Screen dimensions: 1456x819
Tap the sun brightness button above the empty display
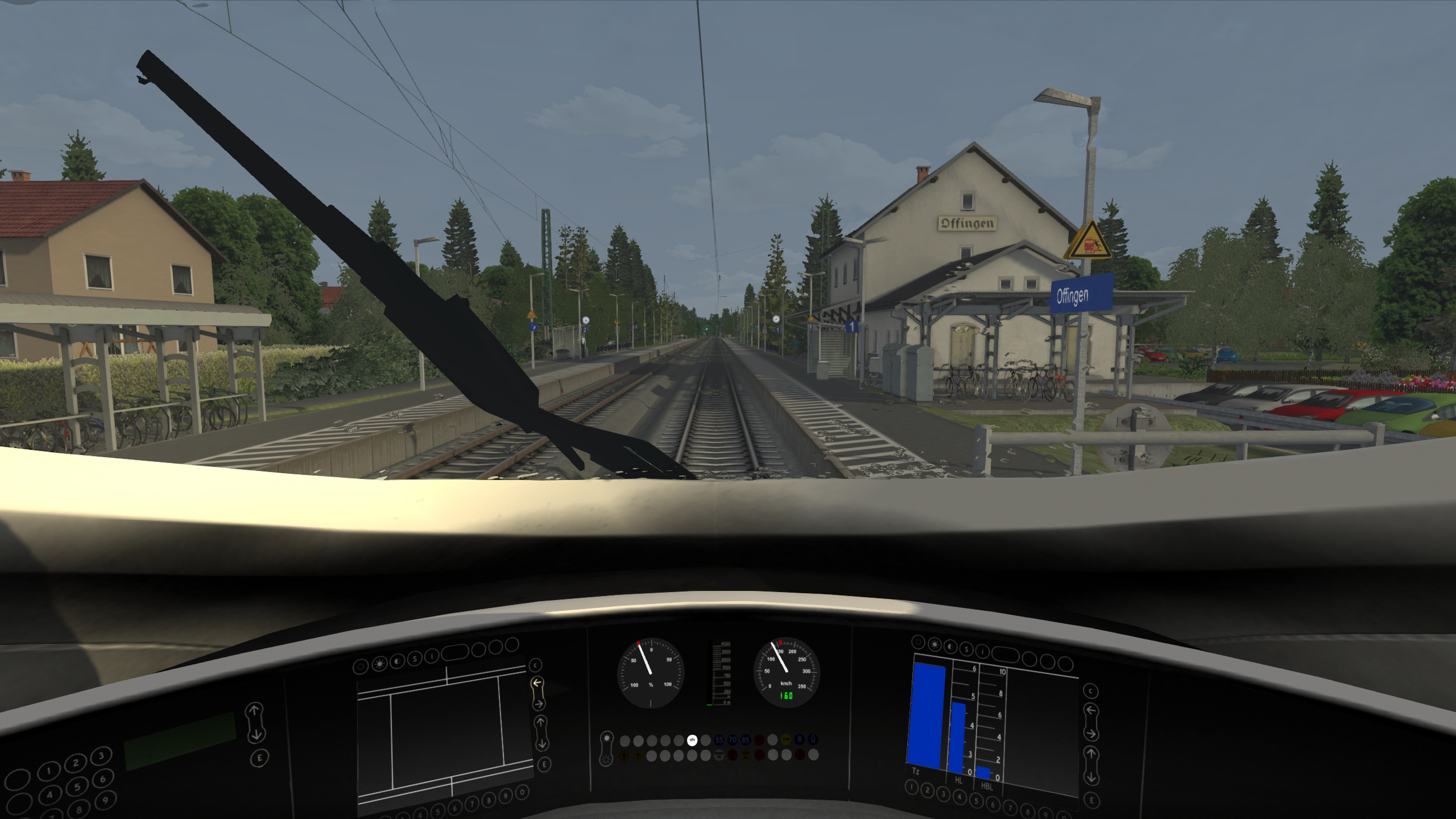coord(379,665)
